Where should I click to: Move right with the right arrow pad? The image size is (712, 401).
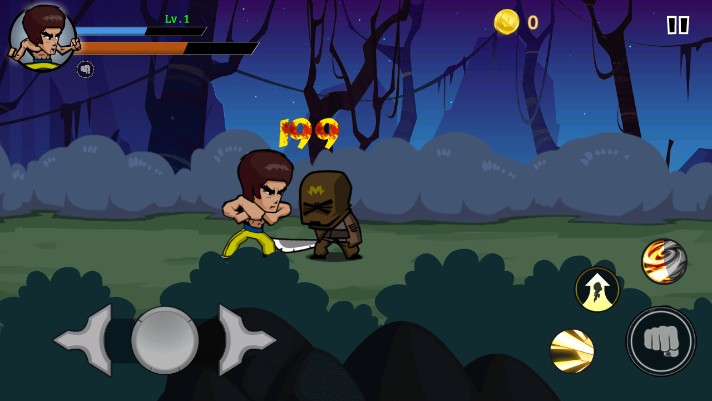pos(244,340)
